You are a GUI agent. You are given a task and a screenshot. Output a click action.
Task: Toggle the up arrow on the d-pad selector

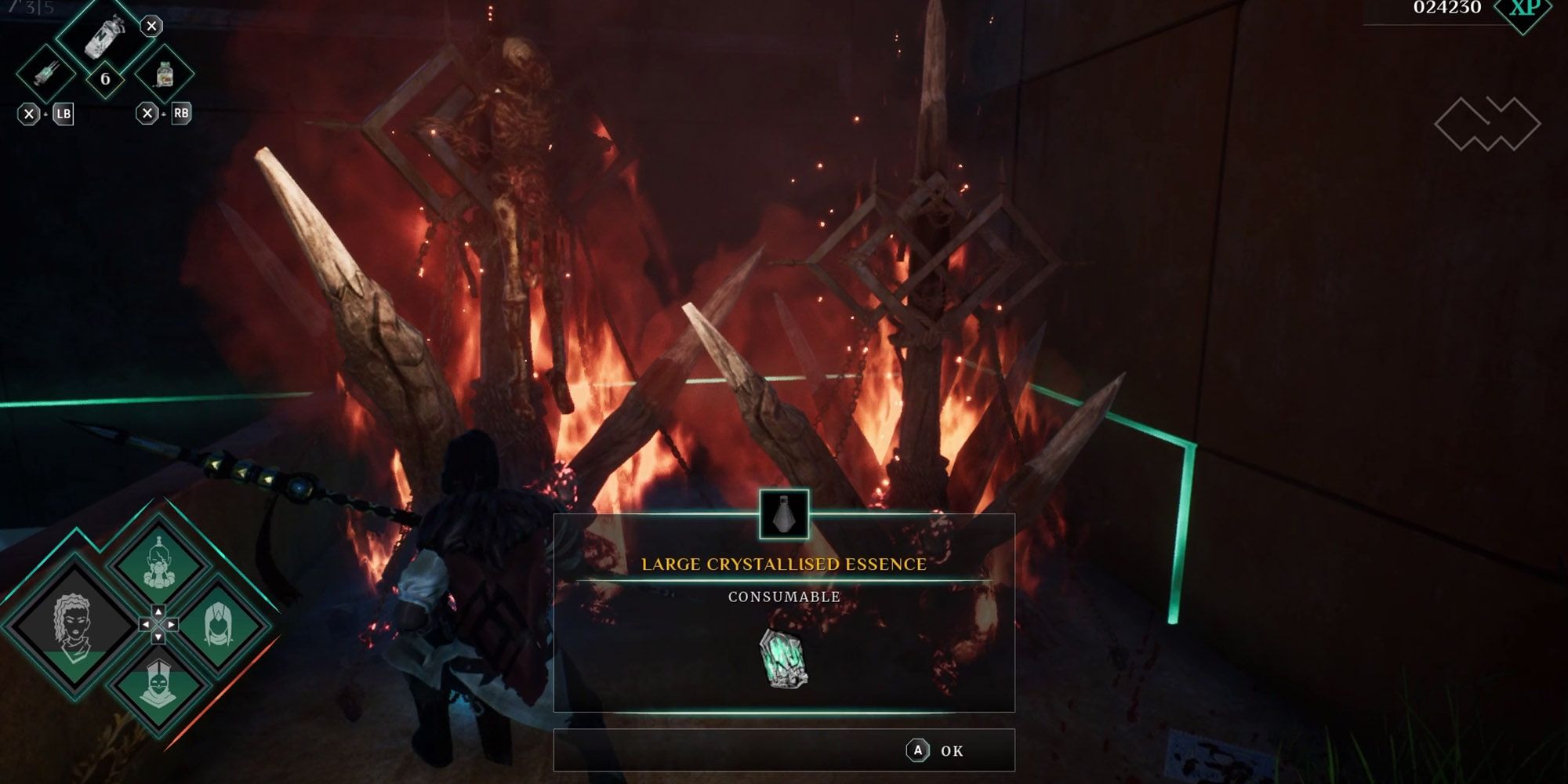coord(158,612)
